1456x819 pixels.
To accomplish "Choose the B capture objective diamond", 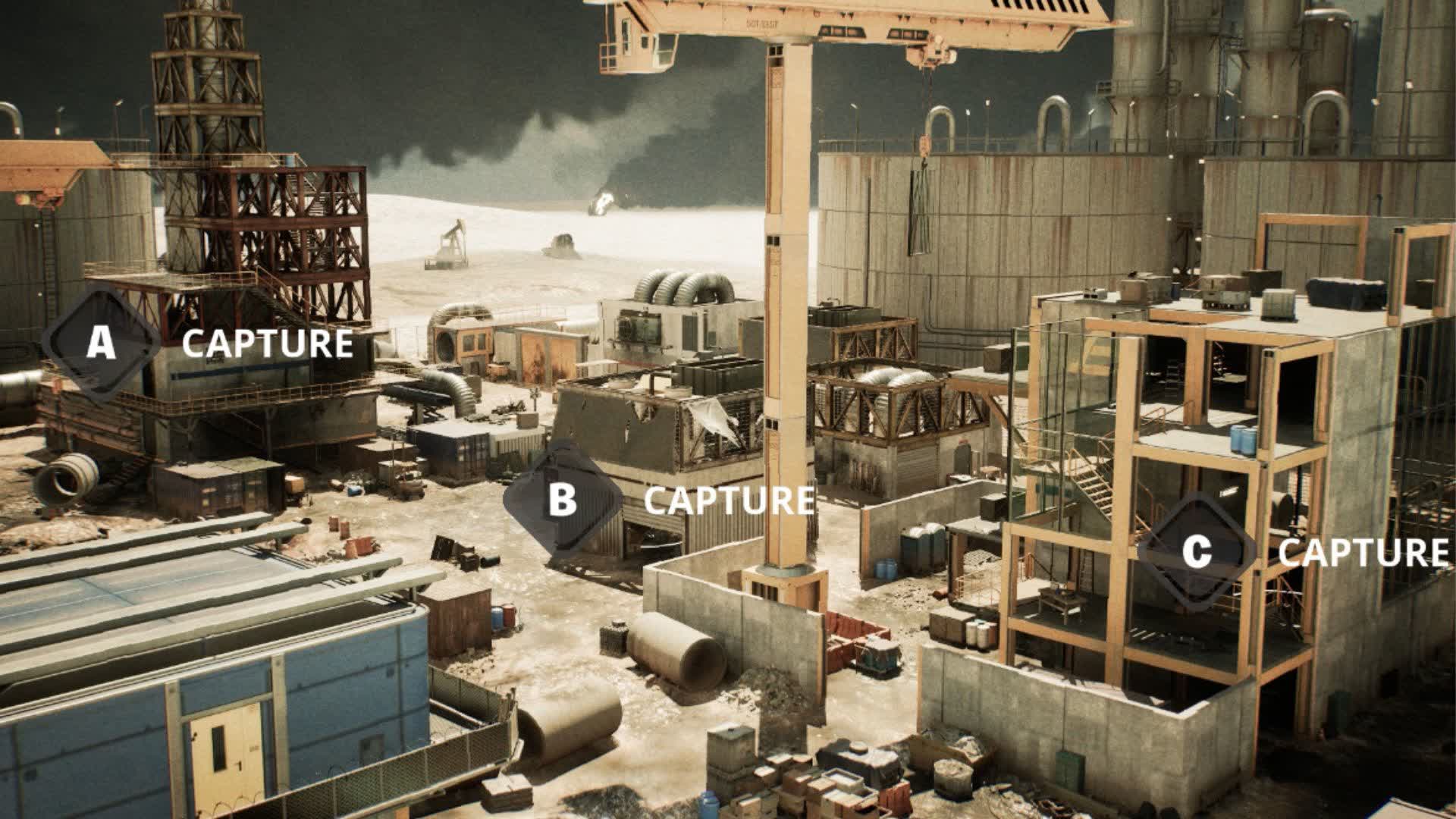I will click(x=562, y=499).
